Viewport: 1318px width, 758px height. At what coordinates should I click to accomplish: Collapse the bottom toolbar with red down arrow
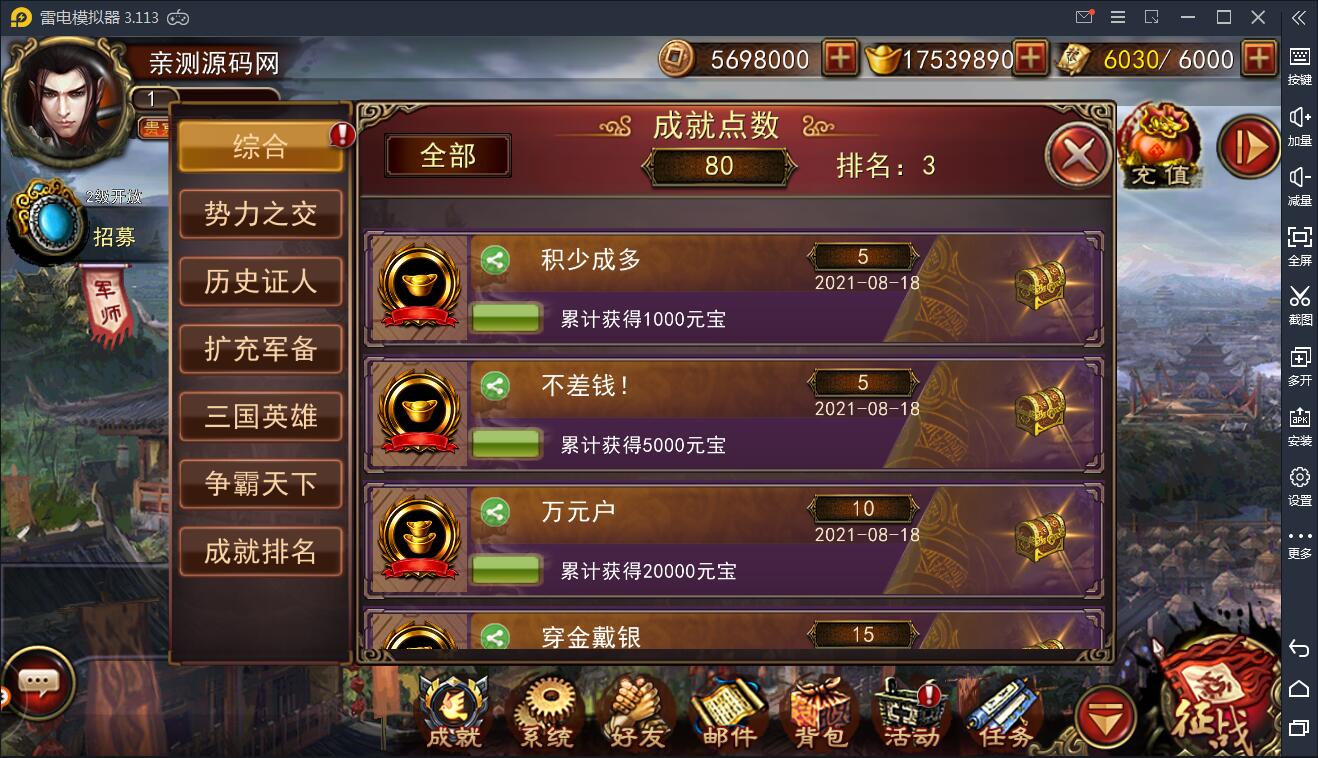point(1106,718)
